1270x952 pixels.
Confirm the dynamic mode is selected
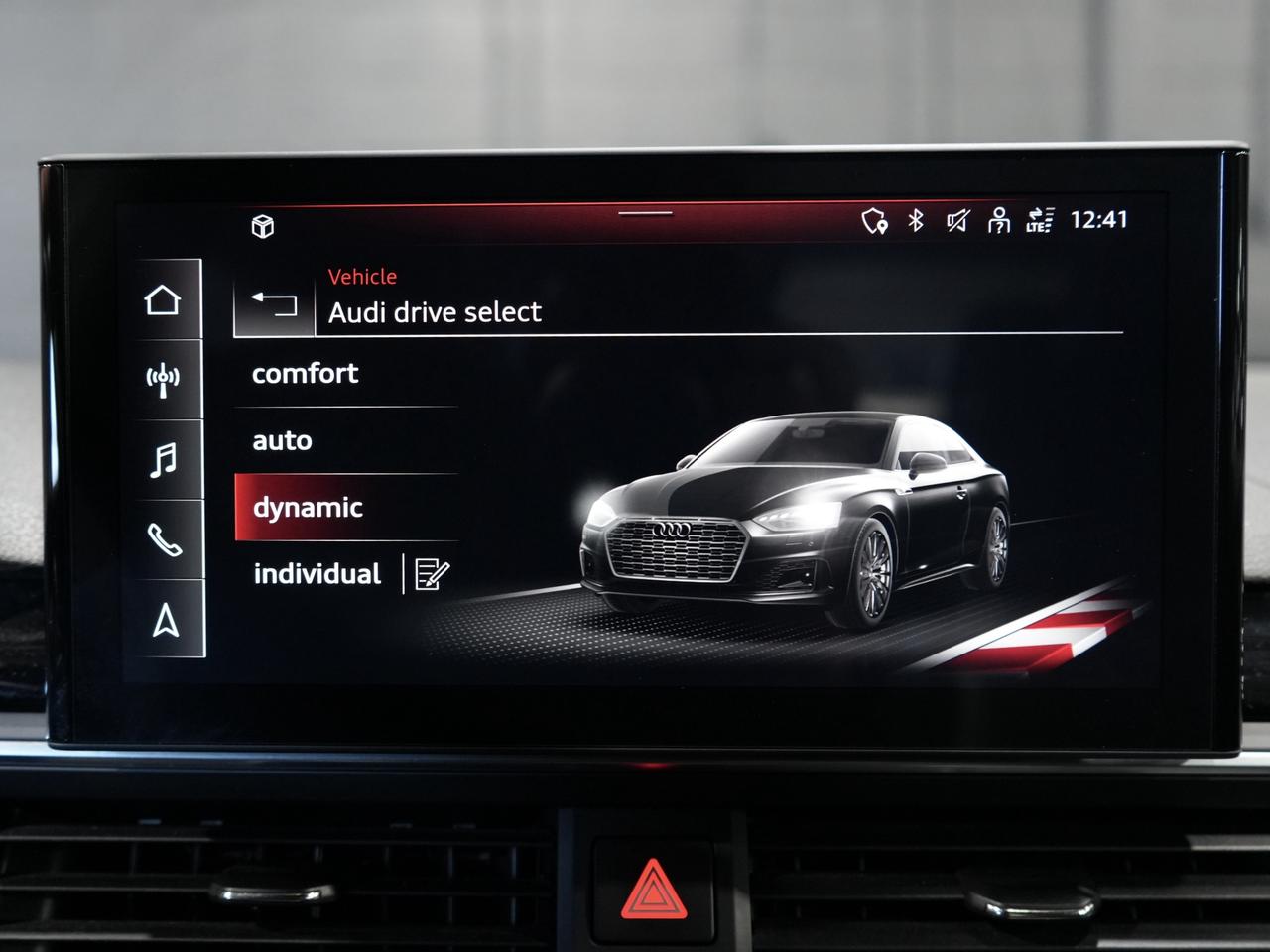pyautogui.click(x=308, y=508)
